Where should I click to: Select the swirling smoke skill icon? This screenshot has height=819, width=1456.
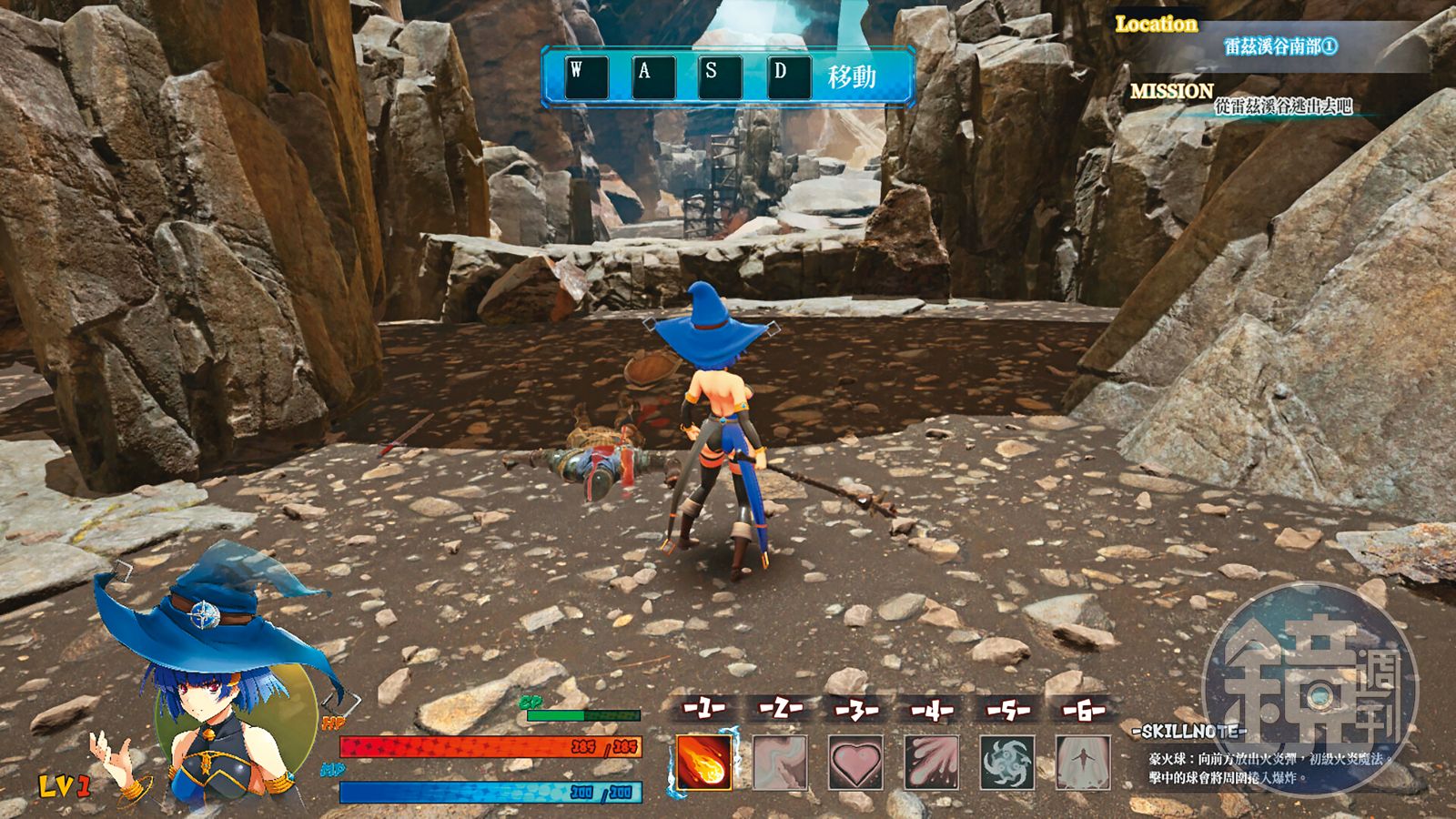pyautogui.click(x=780, y=762)
